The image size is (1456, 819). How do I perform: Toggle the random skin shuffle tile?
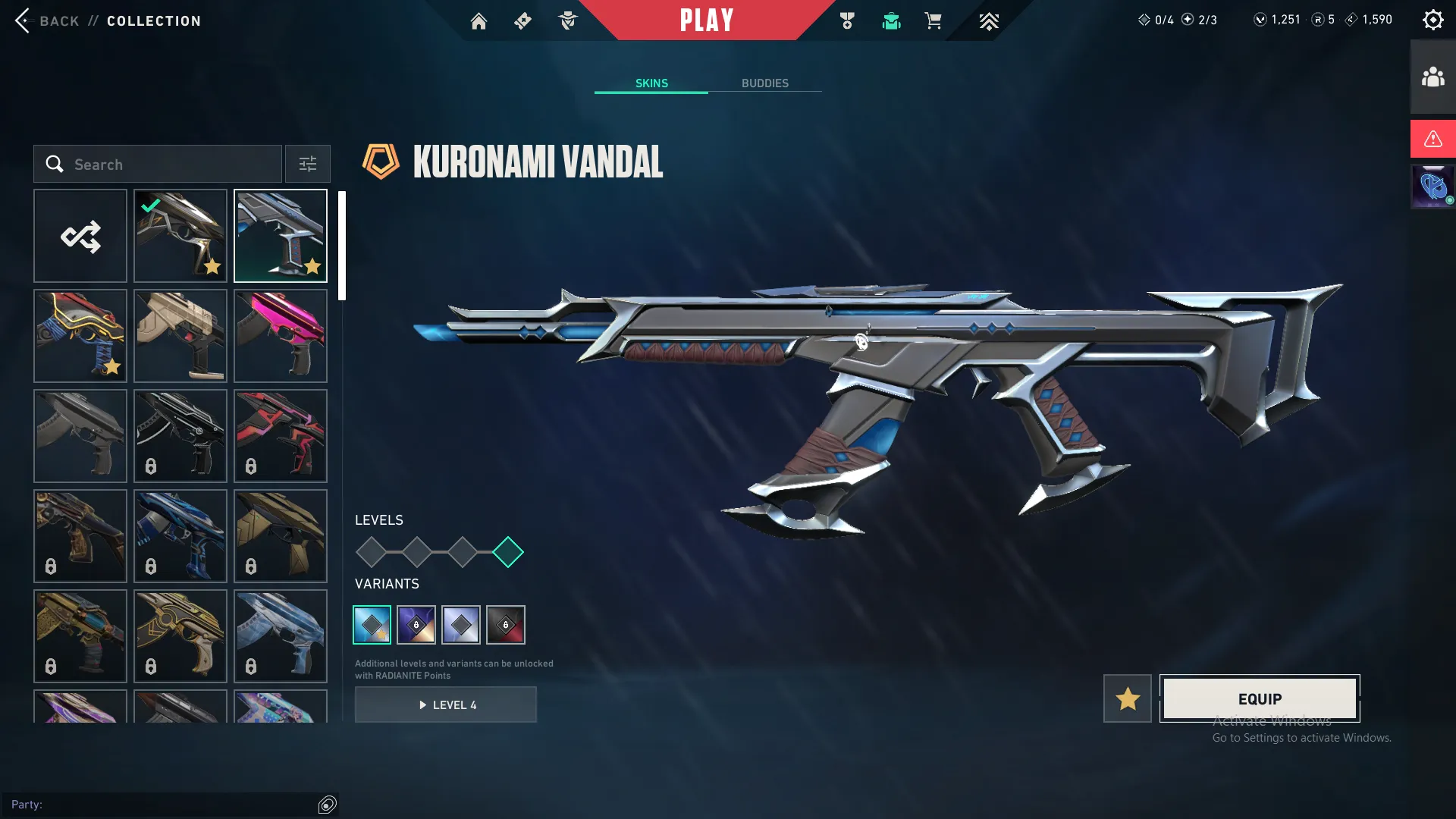coord(80,236)
